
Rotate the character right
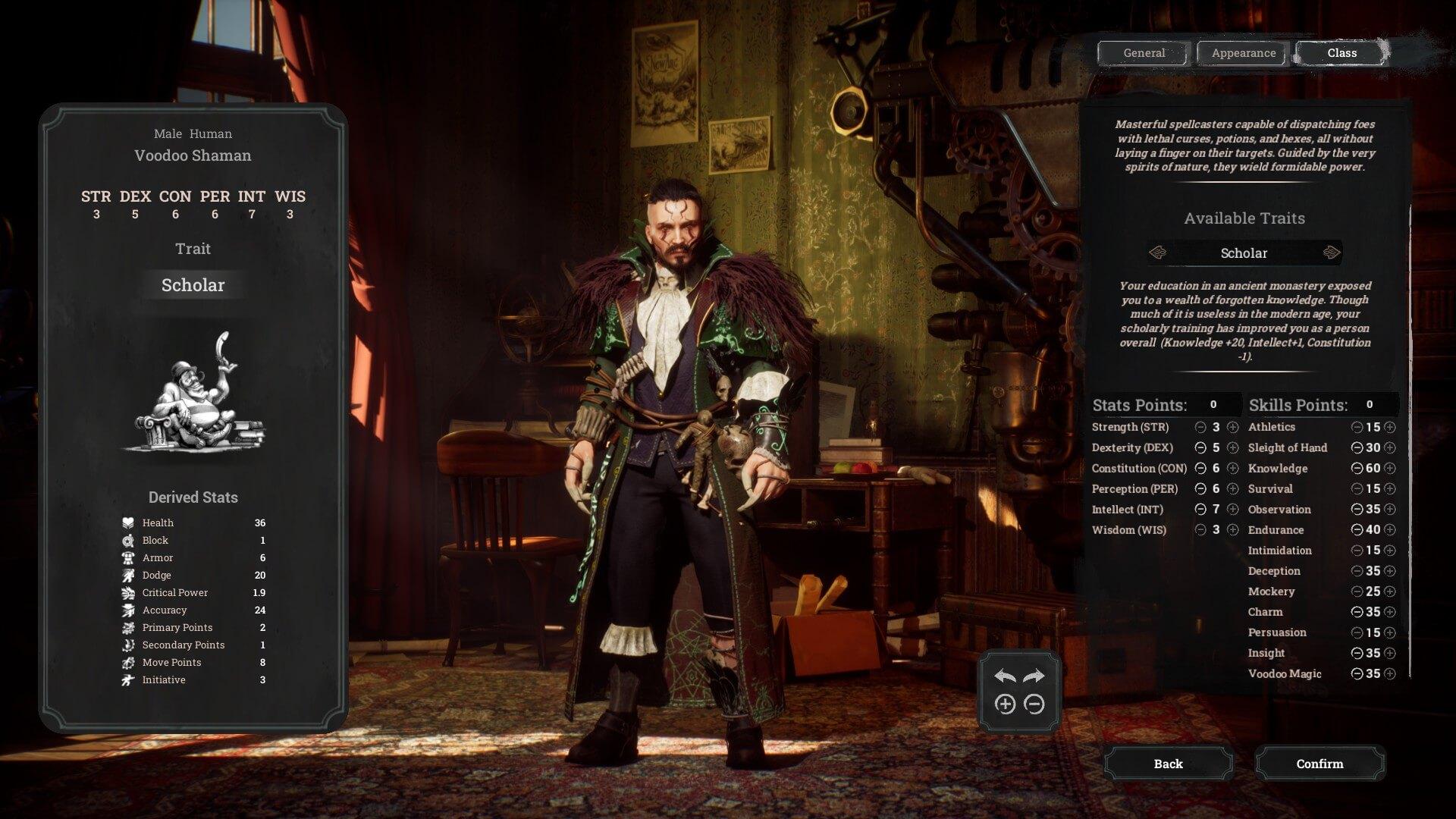pos(1034,676)
